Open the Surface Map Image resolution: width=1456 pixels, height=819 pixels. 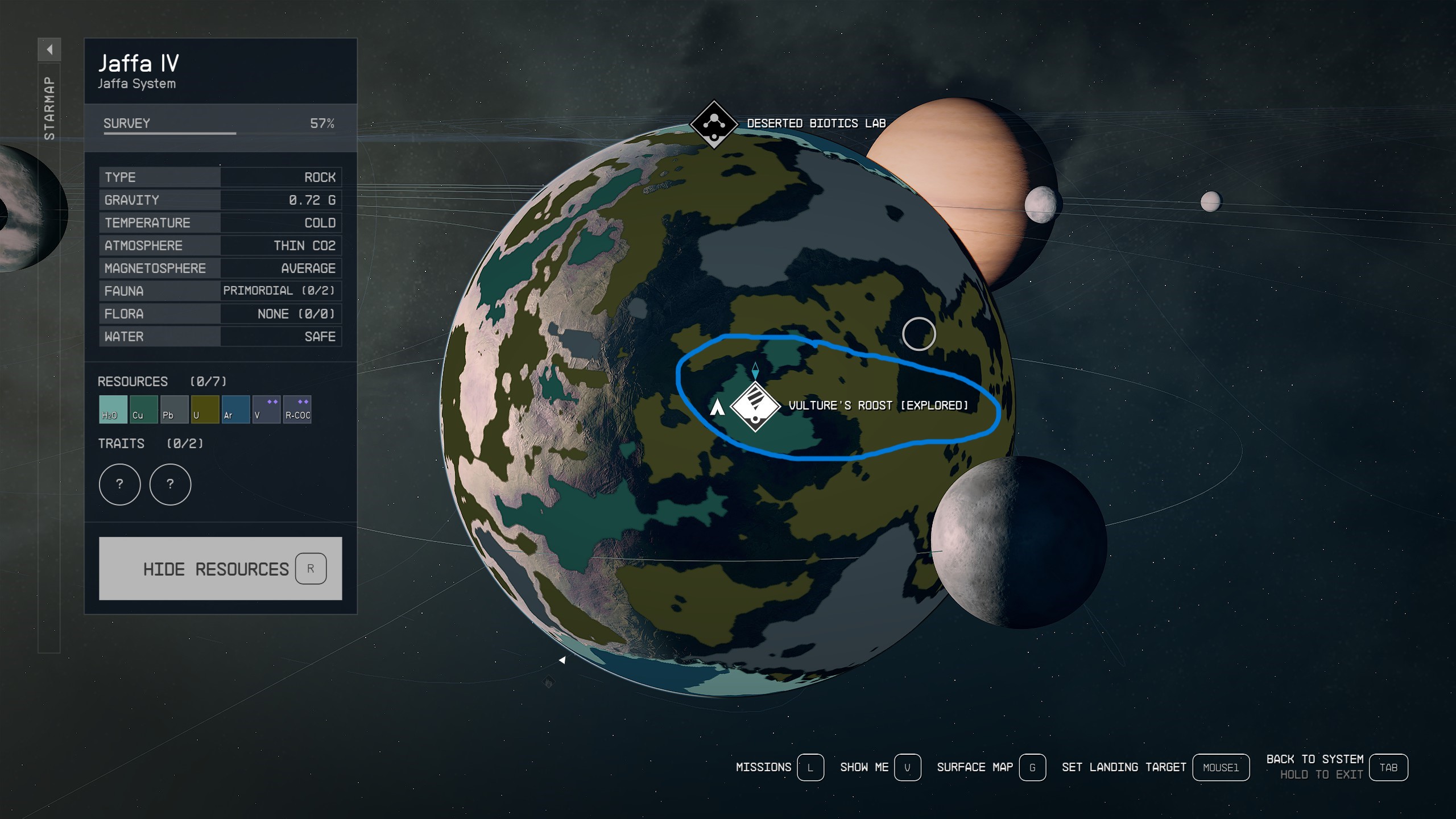pos(1032,767)
